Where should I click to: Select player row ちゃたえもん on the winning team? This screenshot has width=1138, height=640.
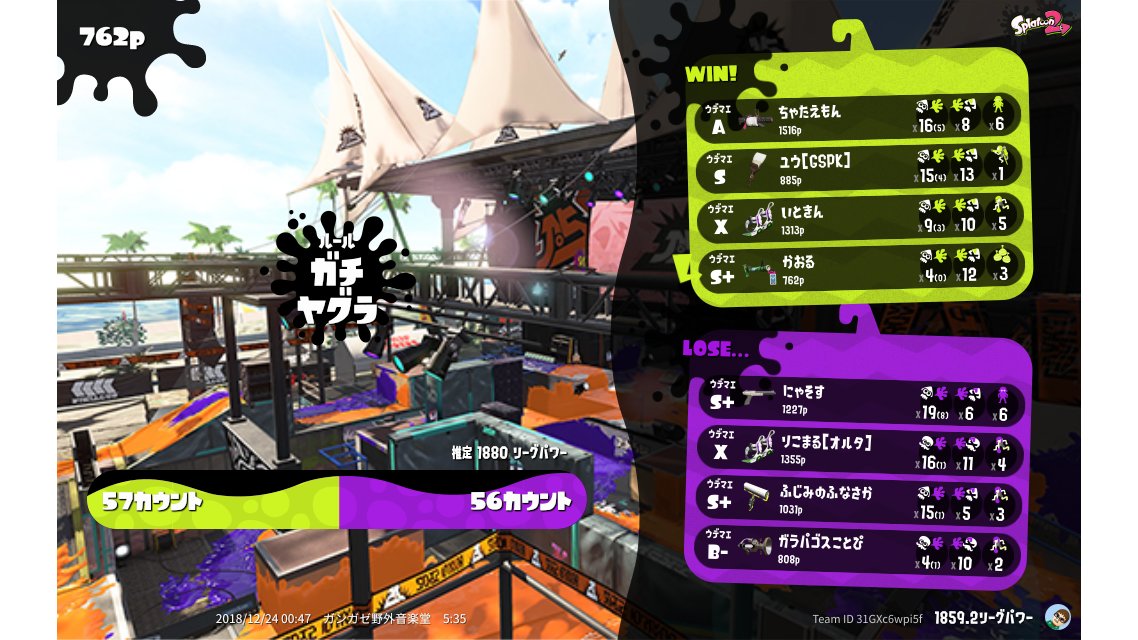(858, 116)
